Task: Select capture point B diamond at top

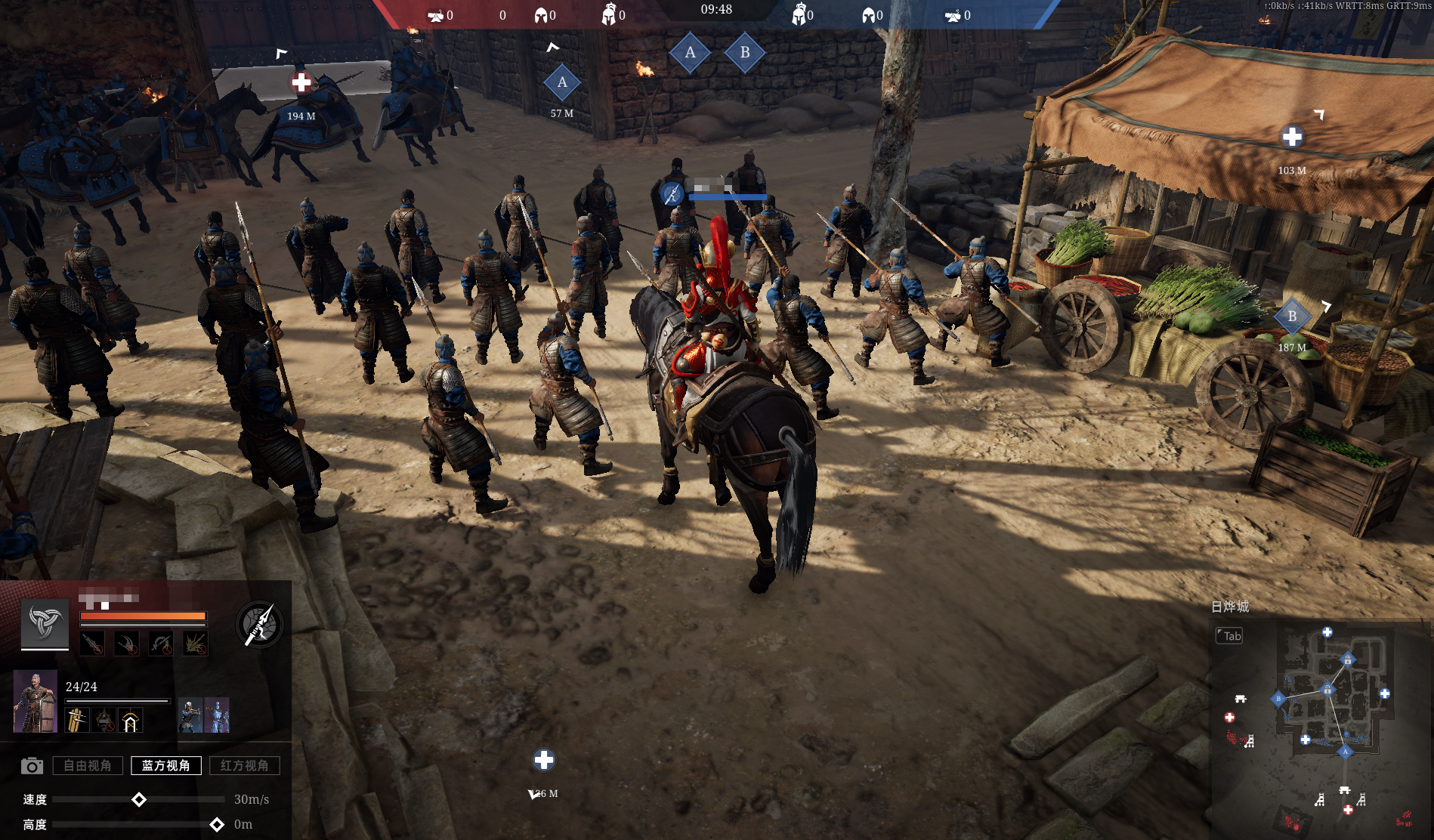Action: pos(745,53)
